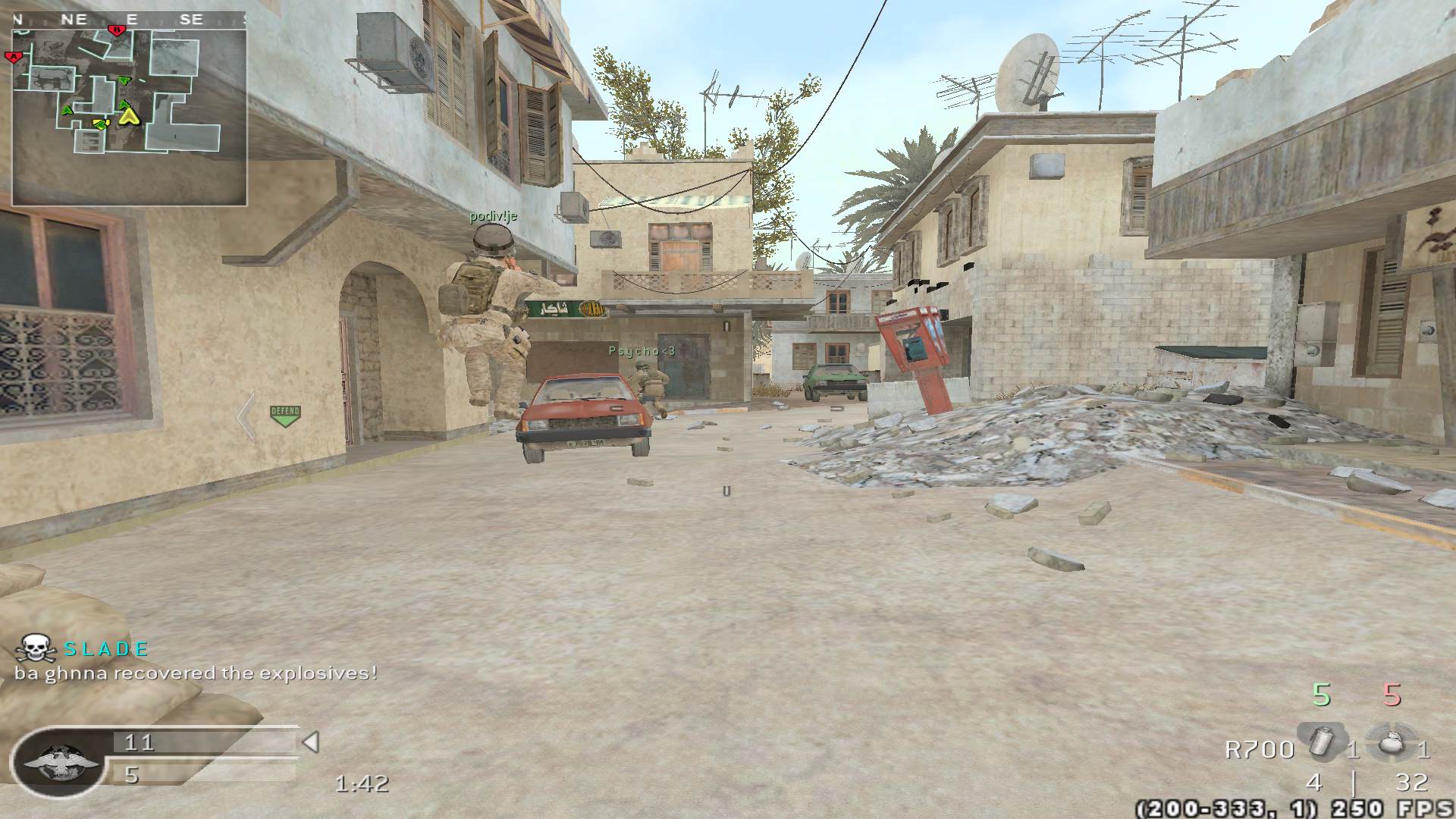
Task: Click the eagle team emblem icon
Action: coord(61,761)
